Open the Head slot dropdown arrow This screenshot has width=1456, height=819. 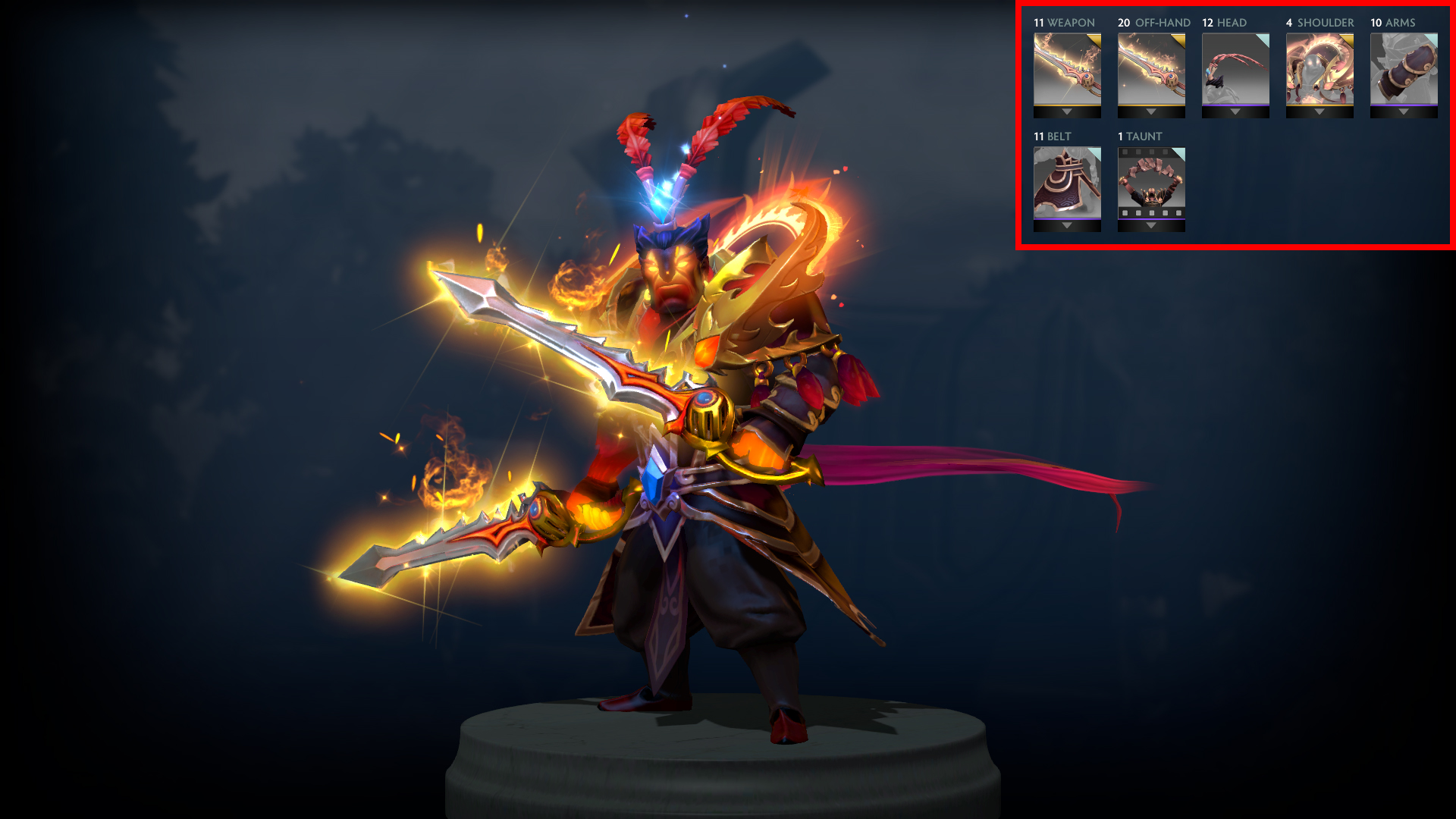[1234, 111]
